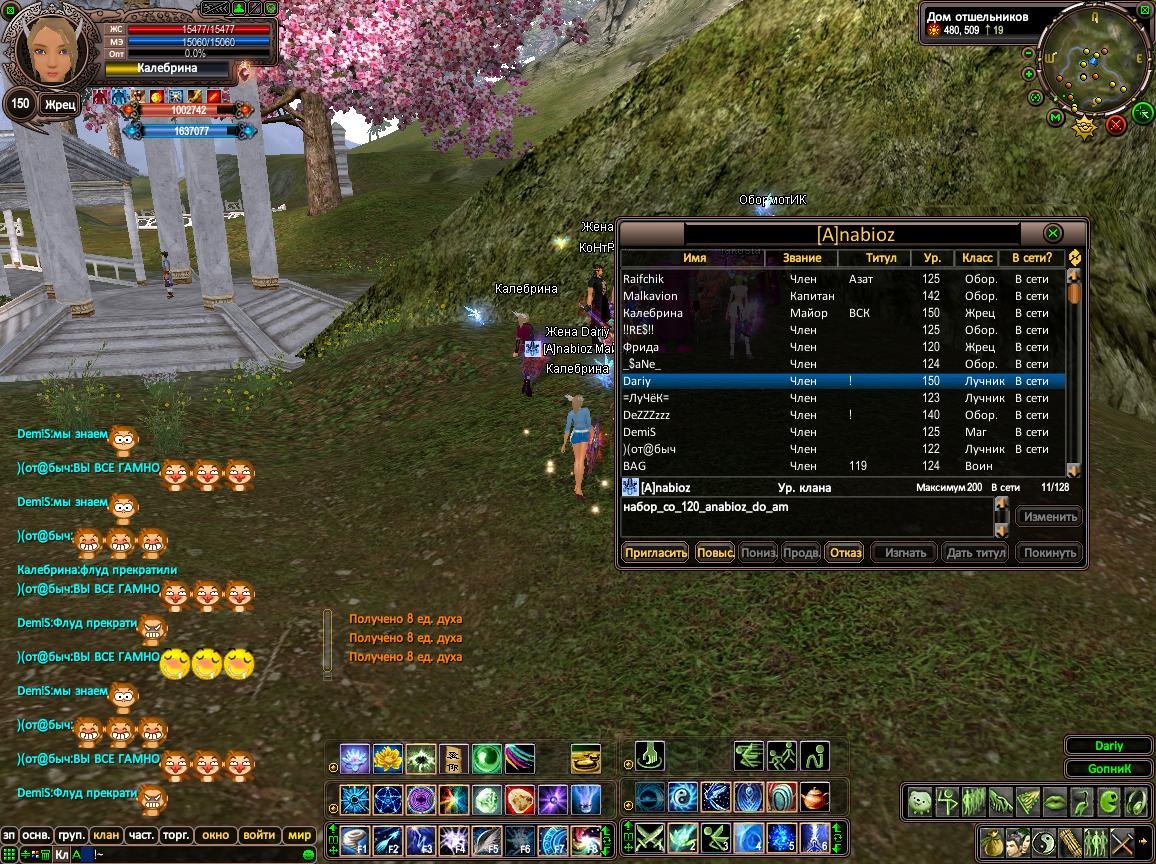Screen dimensions: 1156x864
Task: Switch to the 'торг.' trade chat tab
Action: pyautogui.click(x=176, y=835)
